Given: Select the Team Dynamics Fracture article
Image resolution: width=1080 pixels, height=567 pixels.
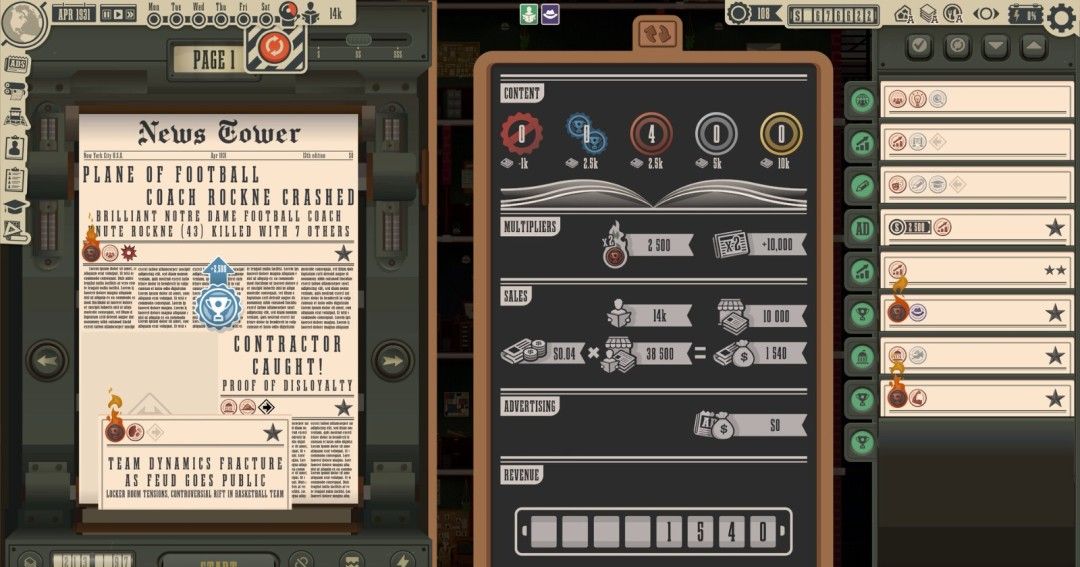Looking at the screenshot, I should click(x=195, y=470).
